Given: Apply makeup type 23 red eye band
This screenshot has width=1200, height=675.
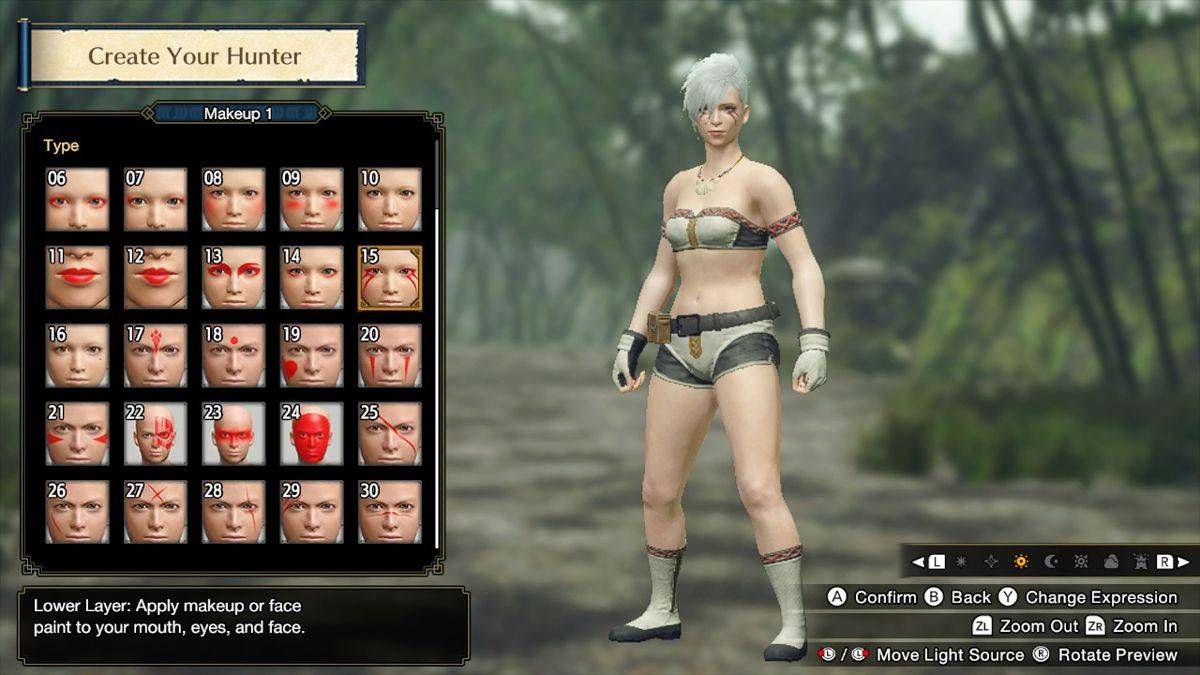Looking at the screenshot, I should tap(233, 433).
